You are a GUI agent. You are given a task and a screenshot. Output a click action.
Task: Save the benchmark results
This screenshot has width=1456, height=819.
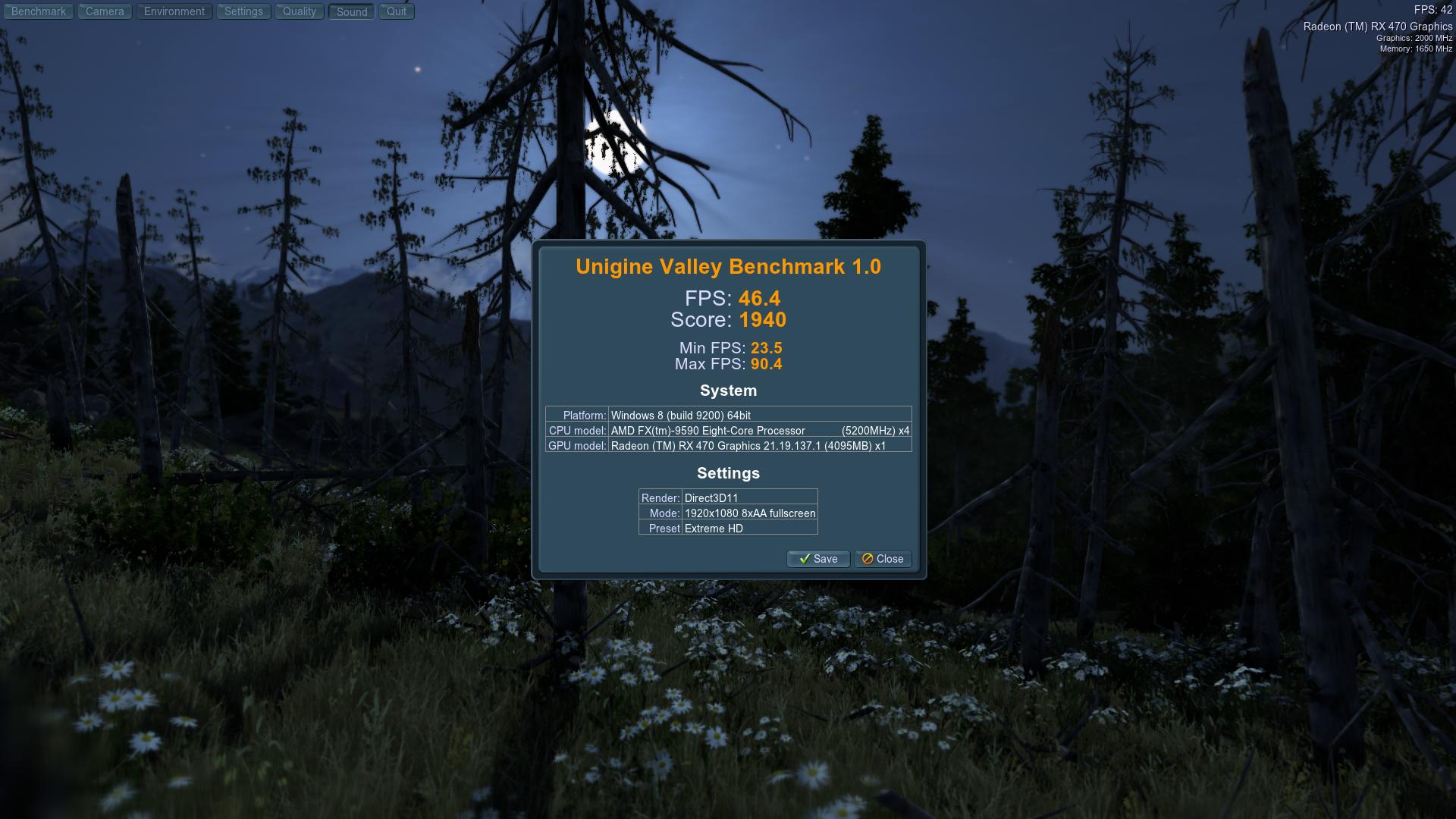[x=817, y=559]
